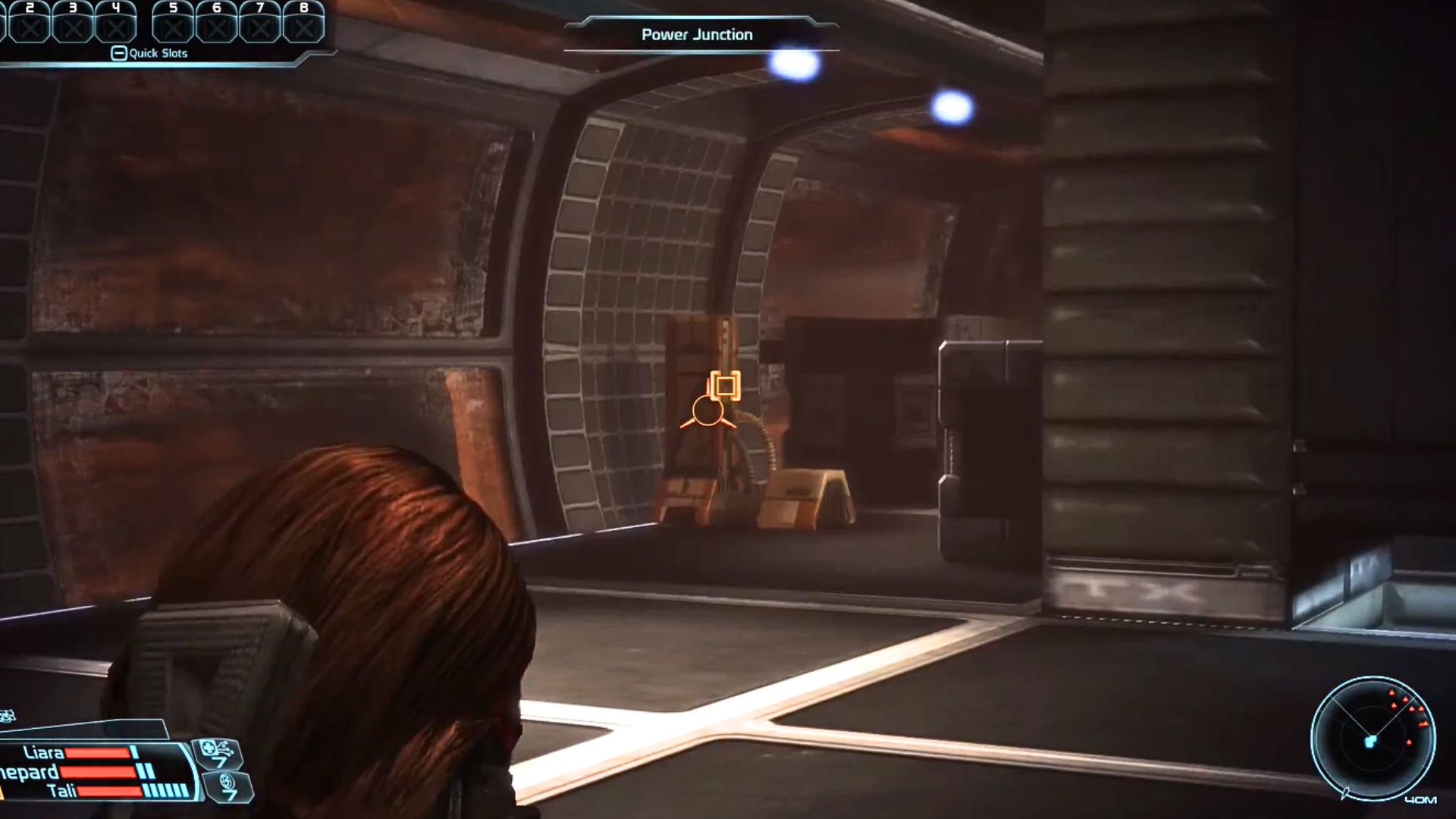Activate quick slot number 7
This screenshot has height=819, width=1456.
click(260, 23)
